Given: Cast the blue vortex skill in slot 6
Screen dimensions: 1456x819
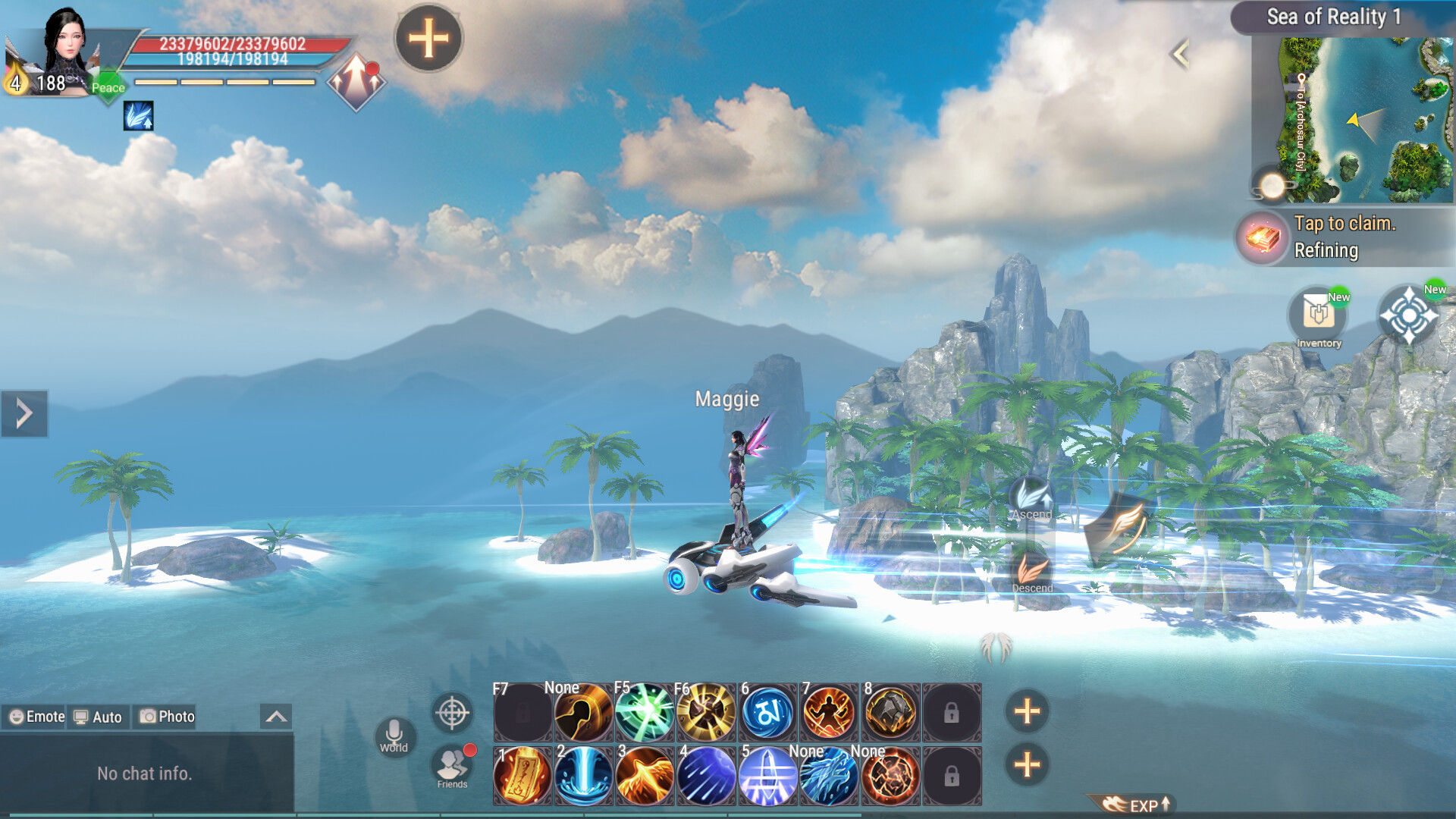Looking at the screenshot, I should click(x=768, y=713).
